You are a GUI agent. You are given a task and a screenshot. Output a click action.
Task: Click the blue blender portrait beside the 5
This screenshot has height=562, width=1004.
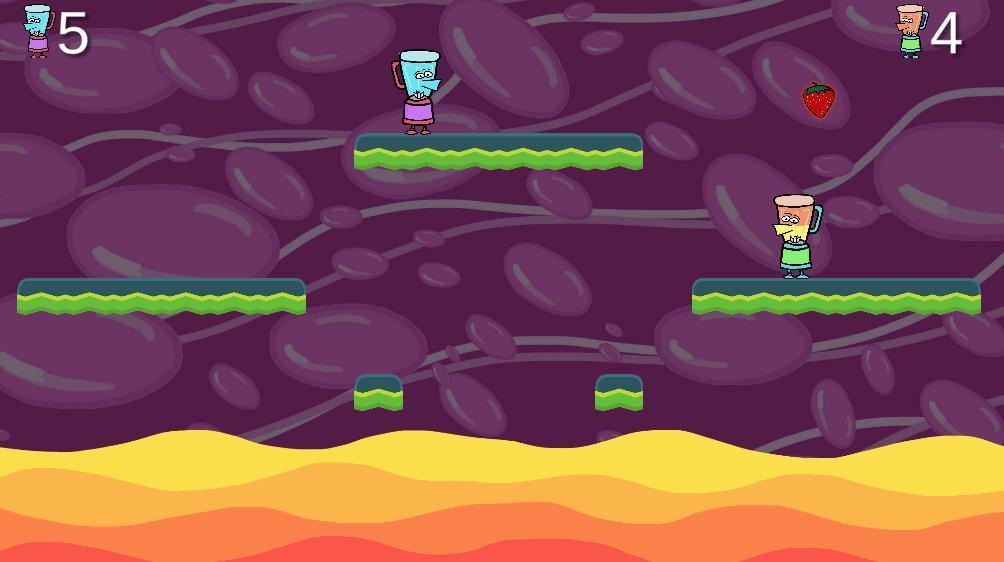pos(37,31)
